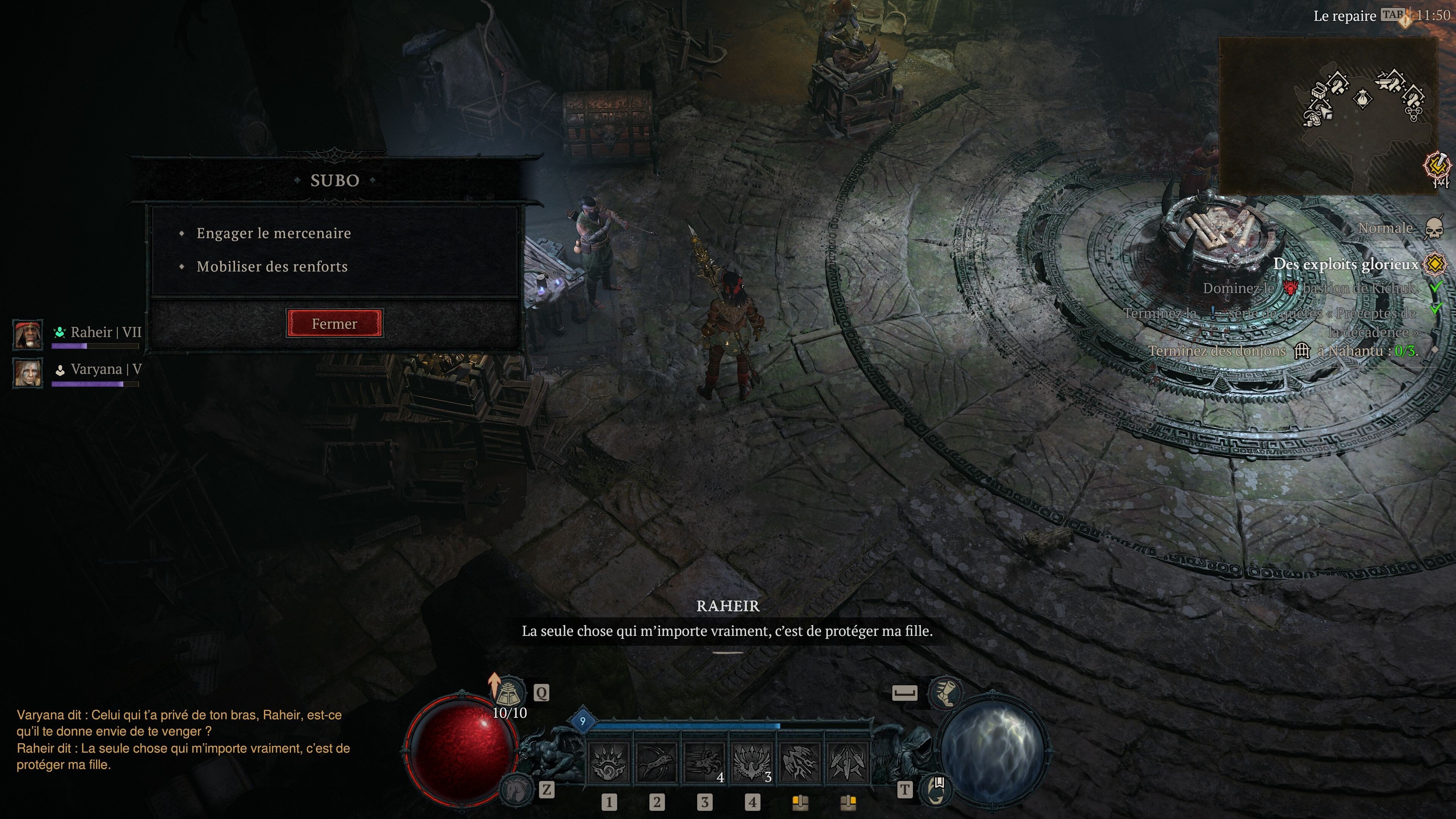Choose "Mobiliser des renforts" option
Image resolution: width=1456 pixels, height=819 pixels.
point(272,266)
